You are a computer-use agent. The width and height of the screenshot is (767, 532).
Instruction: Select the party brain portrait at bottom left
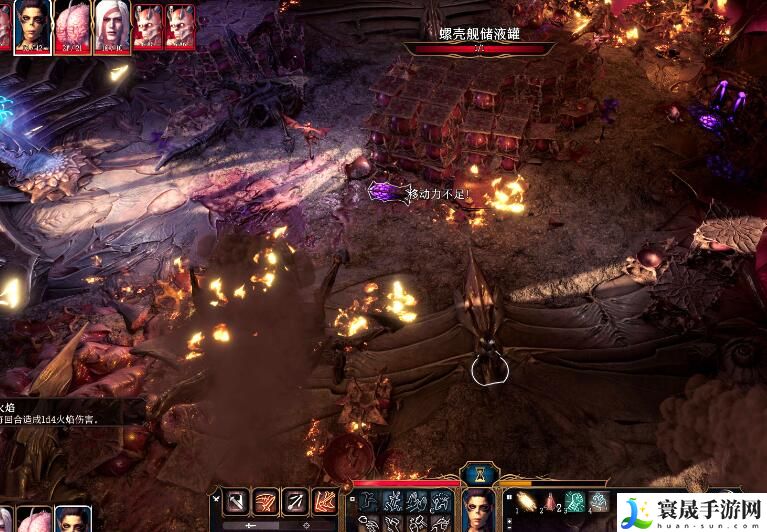36,518
